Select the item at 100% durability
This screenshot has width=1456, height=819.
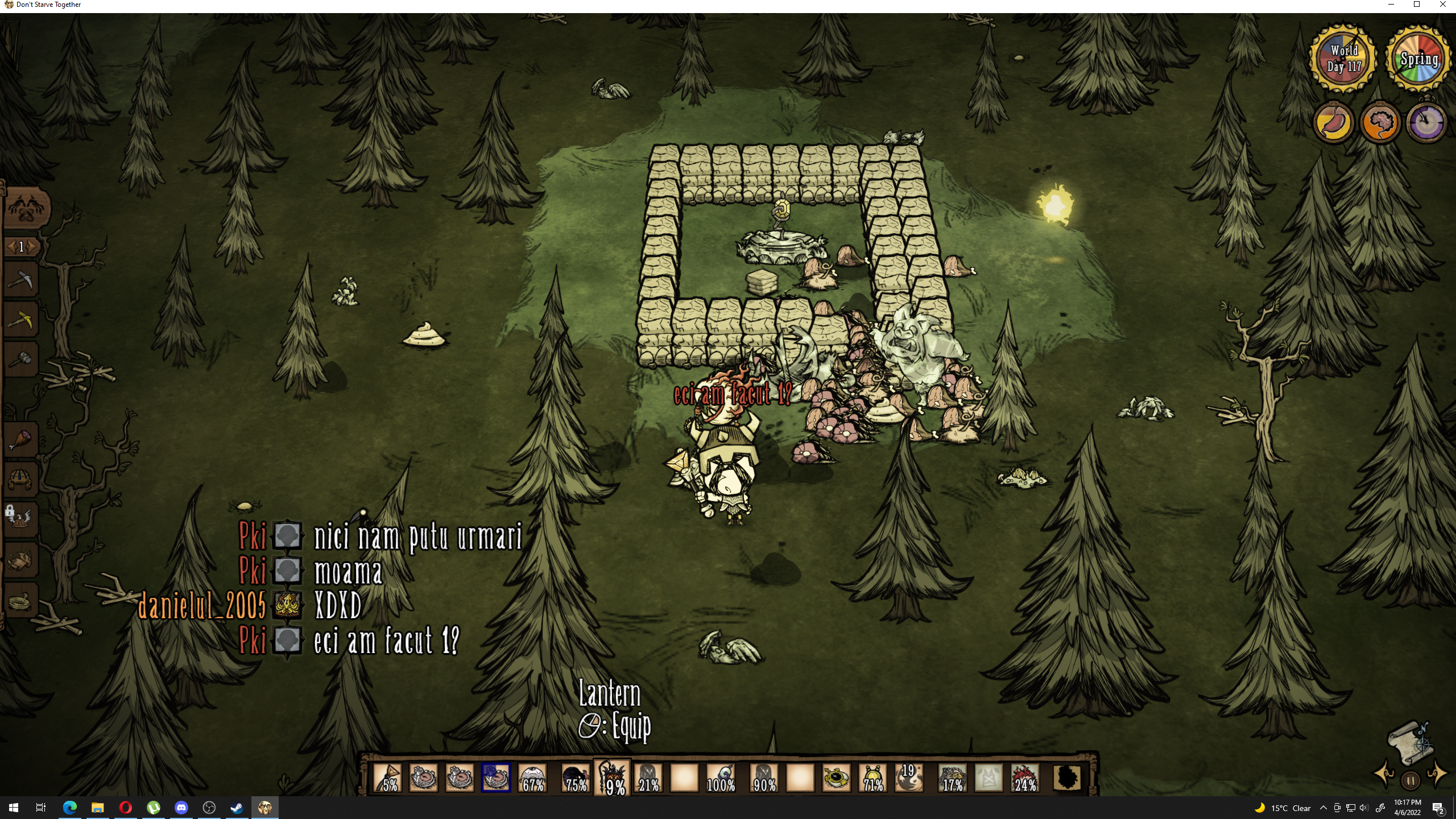coord(721,777)
